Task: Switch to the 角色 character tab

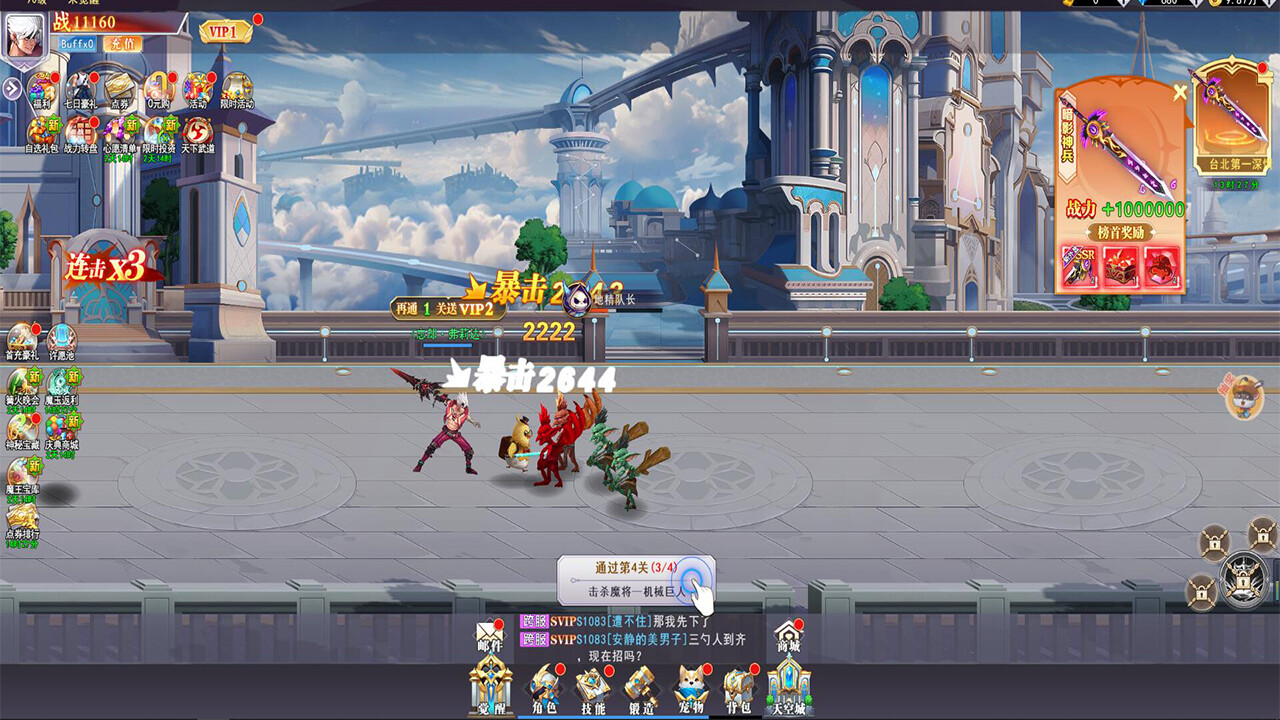Action: pyautogui.click(x=545, y=687)
